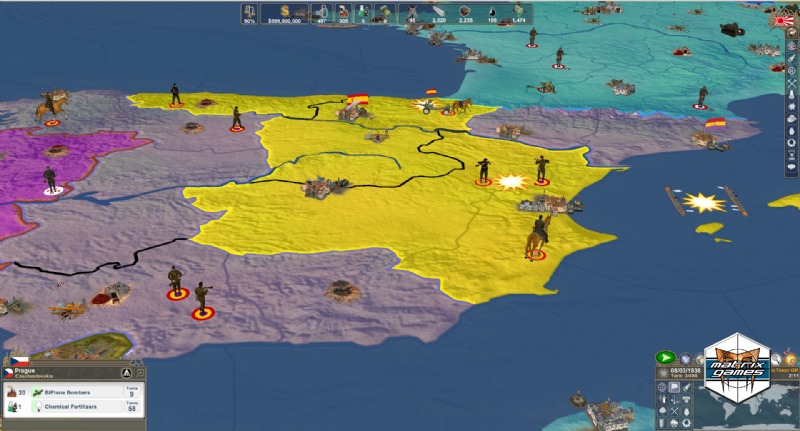Viewport: 800px width, 431px height.
Task: Click the dollar treasury icon in top bar
Action: tap(284, 11)
